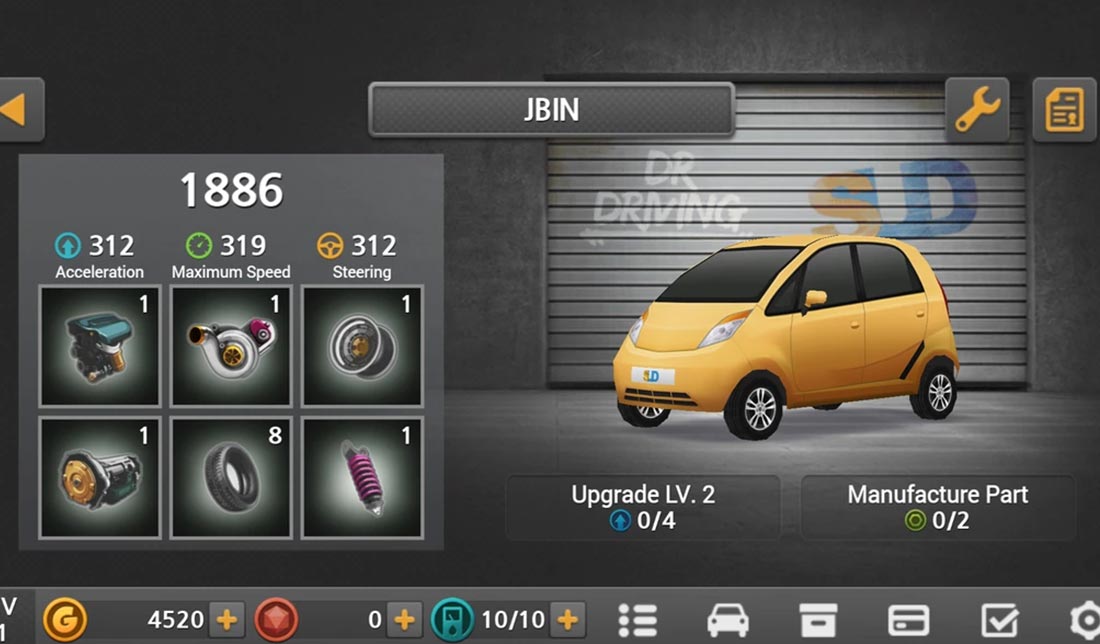Open the checkmark missions icon
1100x644 pixels.
(x=999, y=620)
